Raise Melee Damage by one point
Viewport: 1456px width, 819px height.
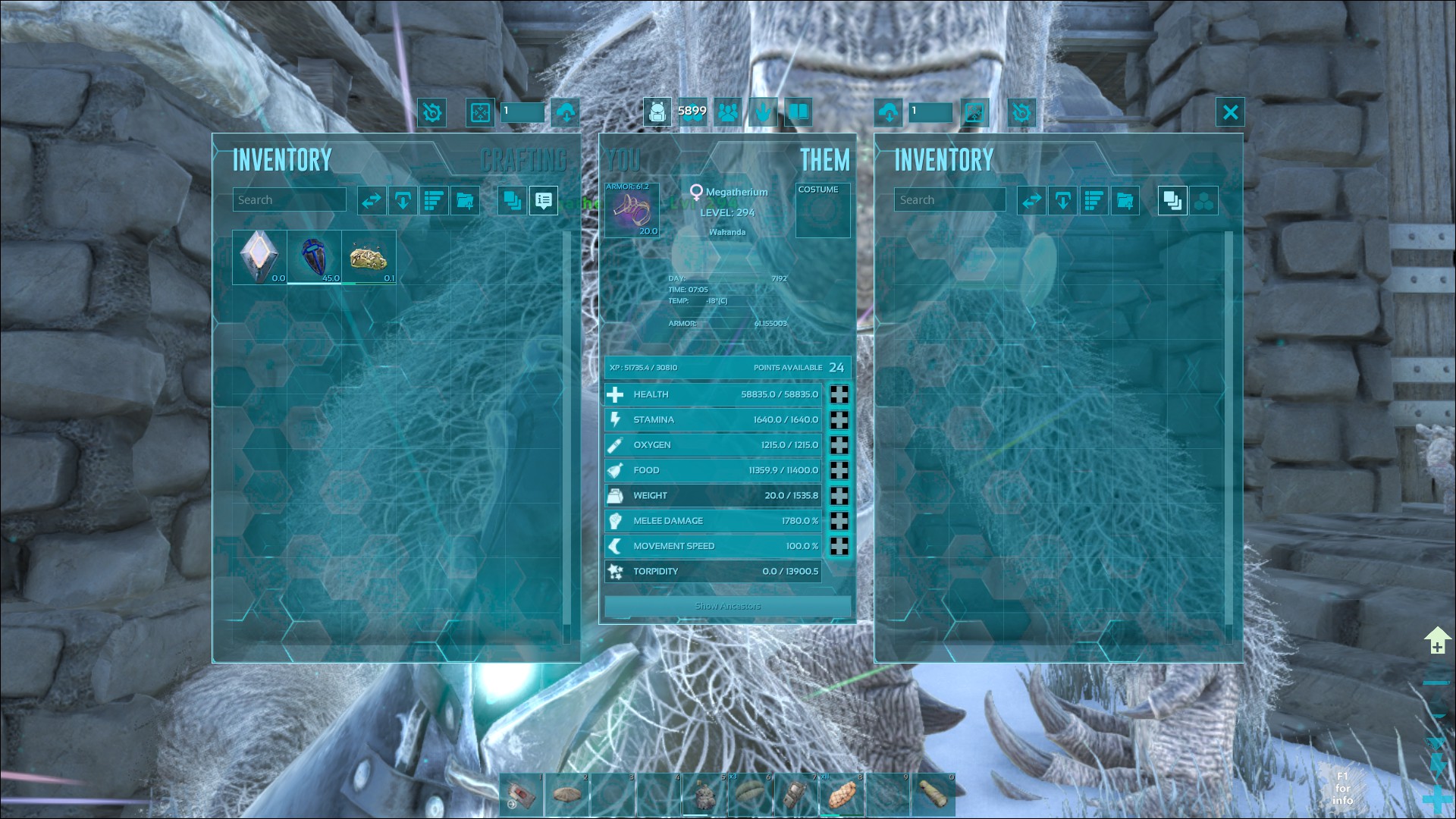pyautogui.click(x=839, y=521)
